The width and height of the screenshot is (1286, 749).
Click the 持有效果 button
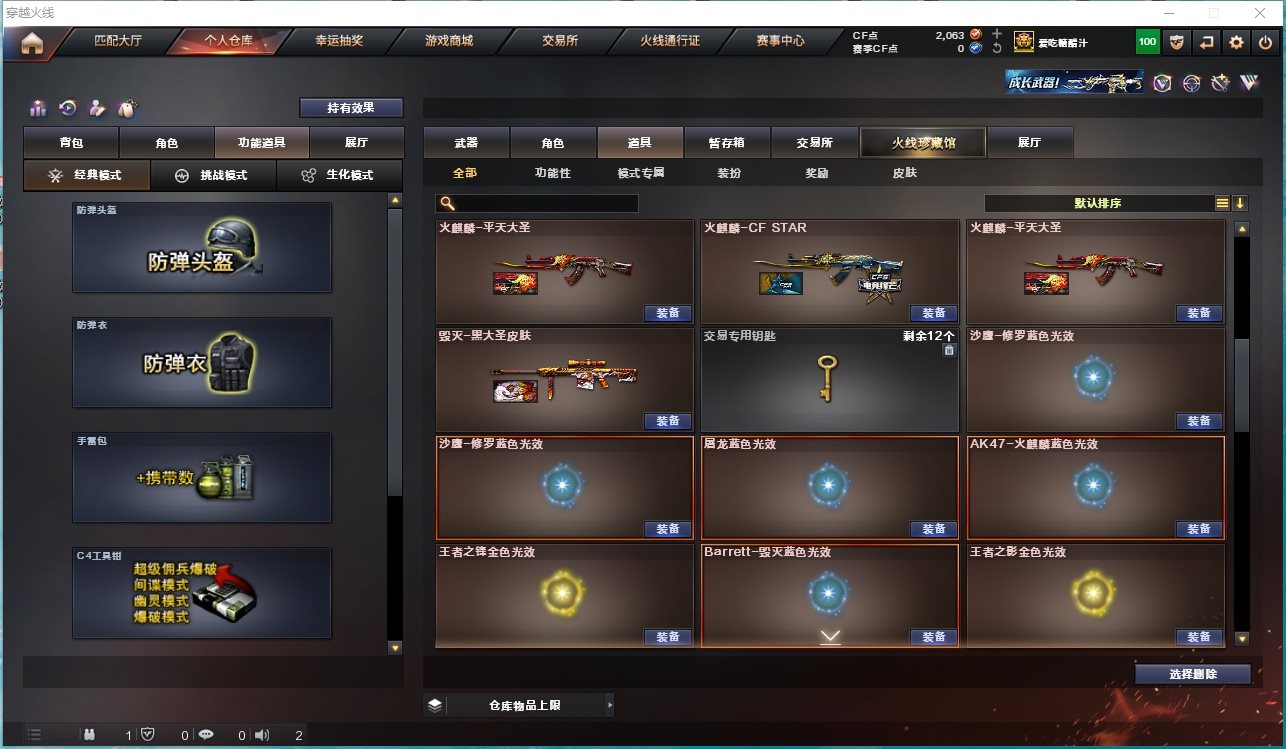tap(351, 107)
